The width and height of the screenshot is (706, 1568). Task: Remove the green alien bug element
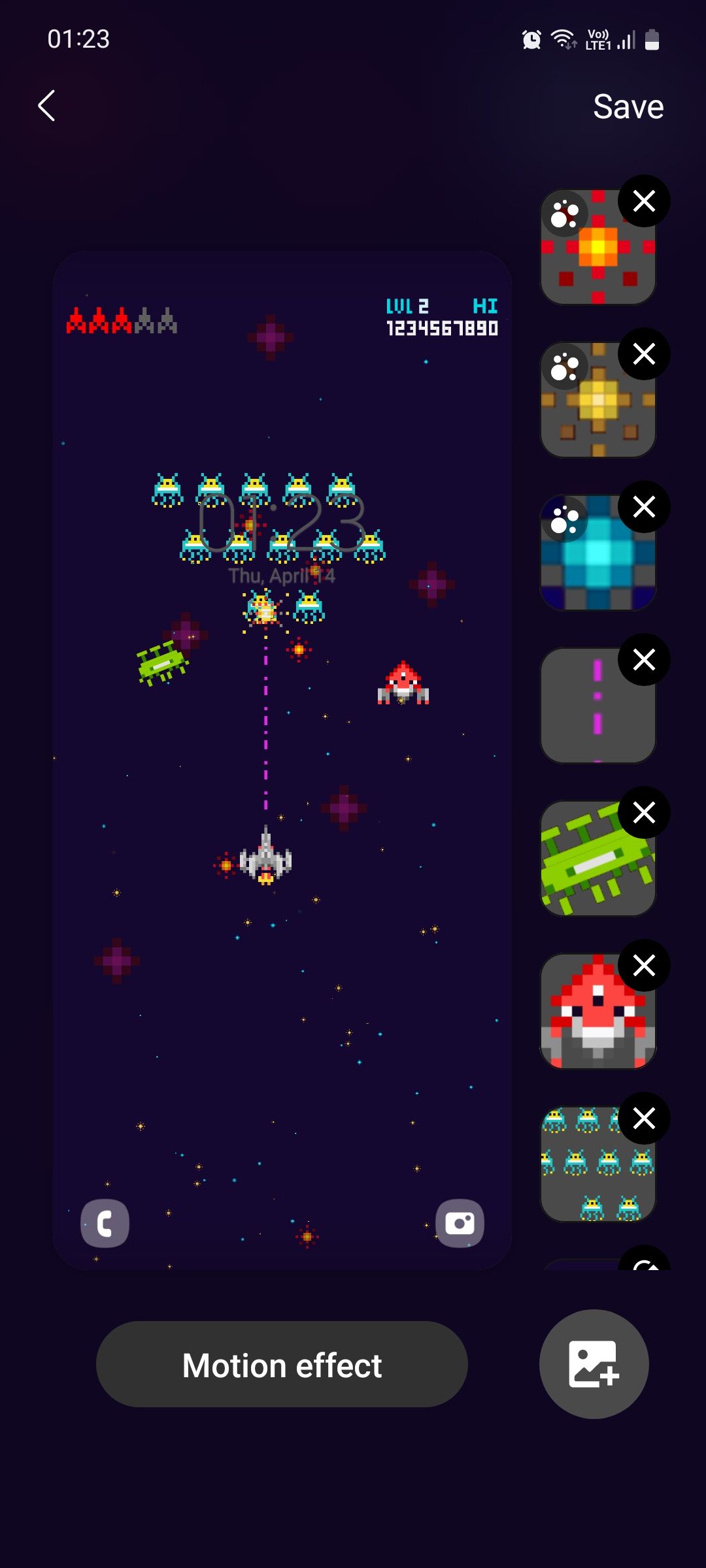(x=644, y=813)
